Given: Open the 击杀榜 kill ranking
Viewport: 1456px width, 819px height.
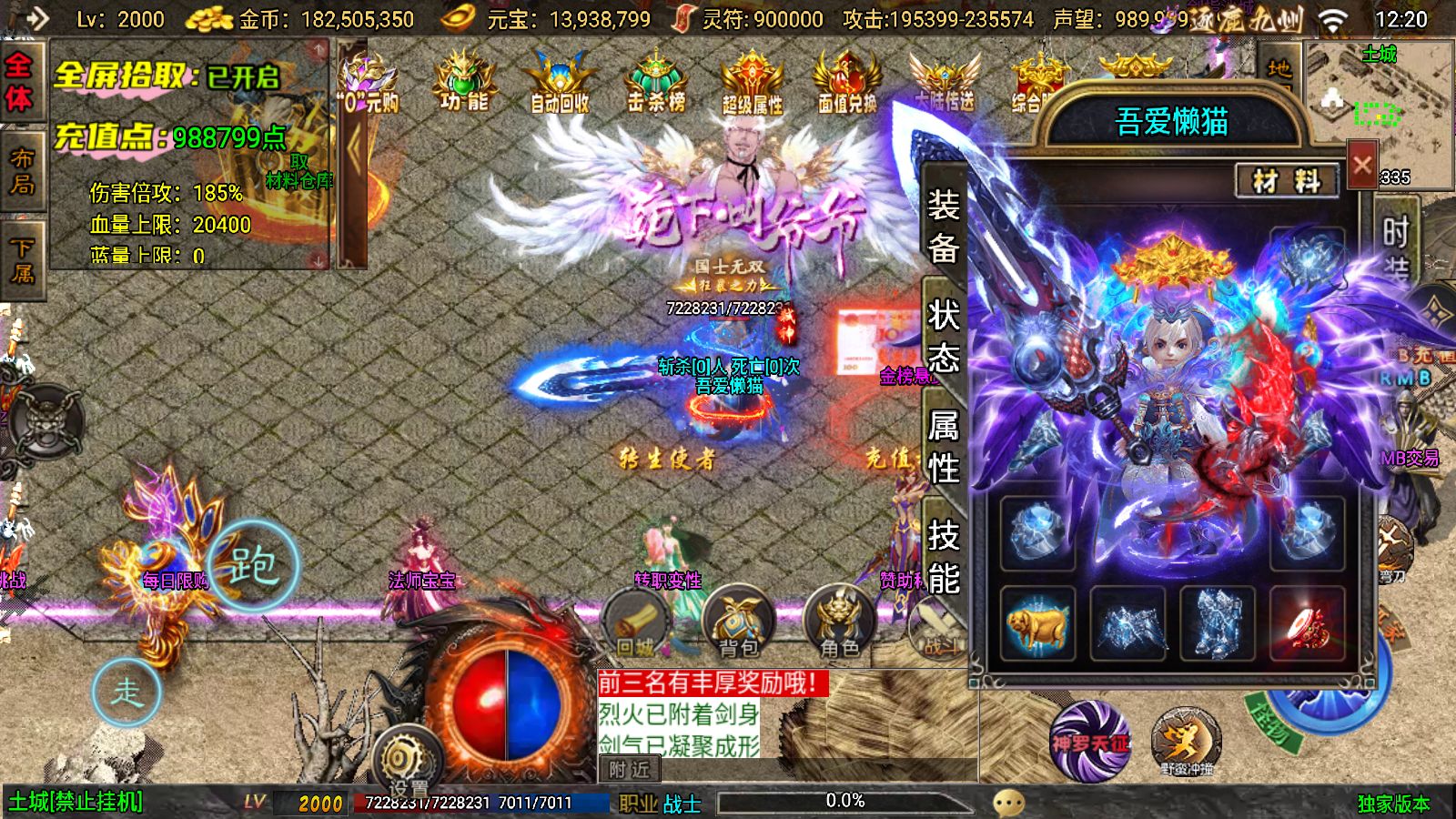Looking at the screenshot, I should pyautogui.click(x=656, y=82).
